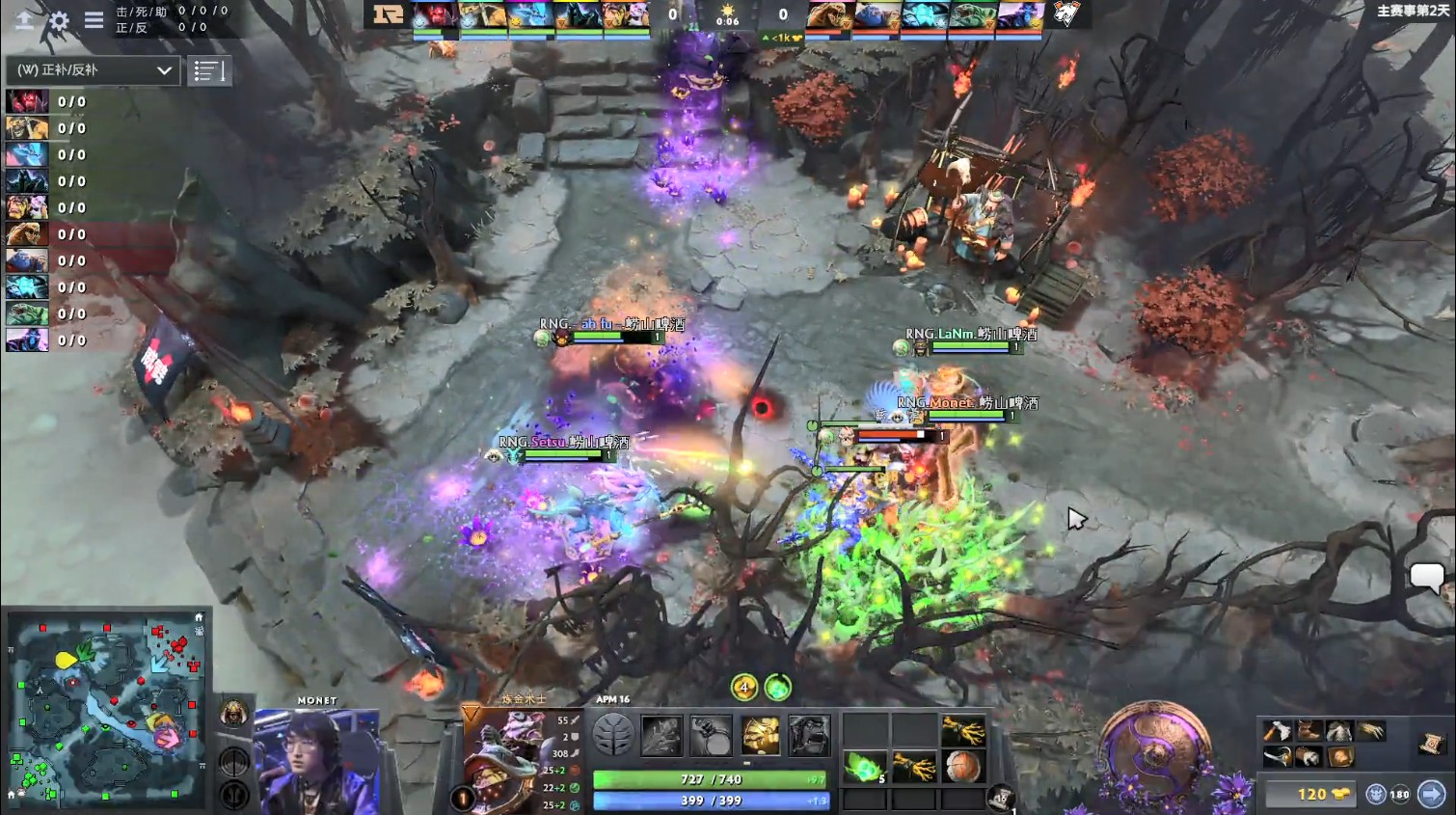Select the Tango stack in Alchemist's inventory

pos(864,770)
